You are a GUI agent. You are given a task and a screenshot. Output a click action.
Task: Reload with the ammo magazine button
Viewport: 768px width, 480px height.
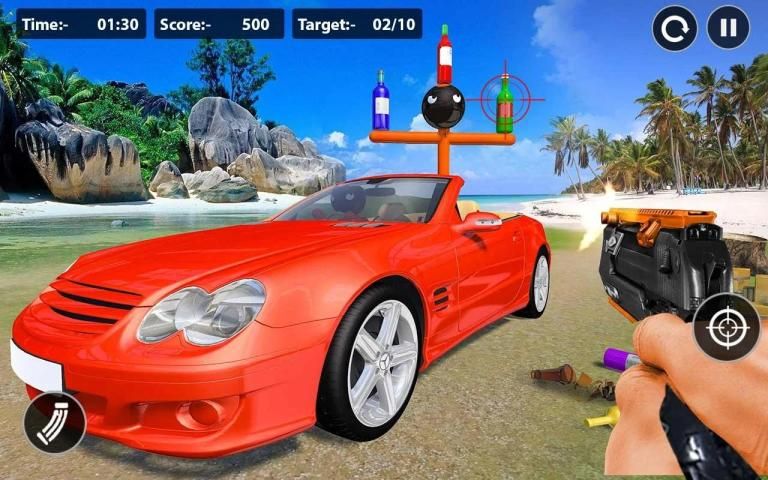(54, 423)
